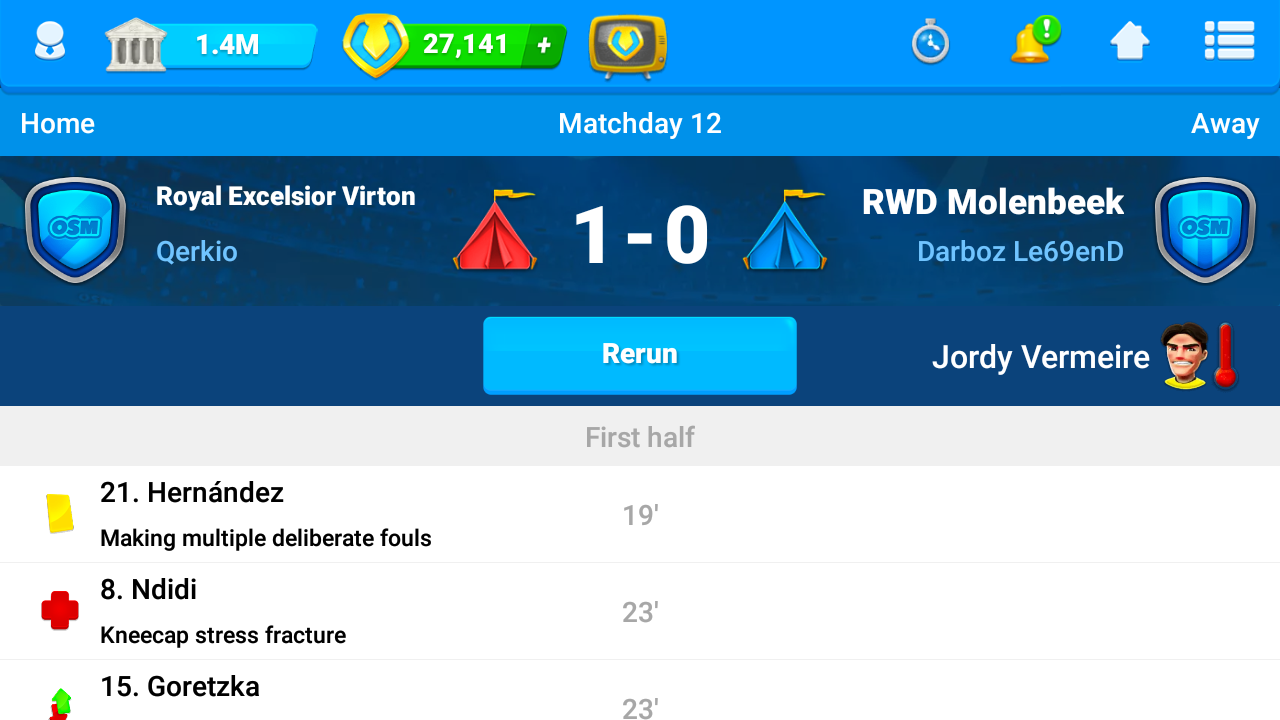Open the main list menu
This screenshot has height=720, width=1280.
tap(1229, 42)
